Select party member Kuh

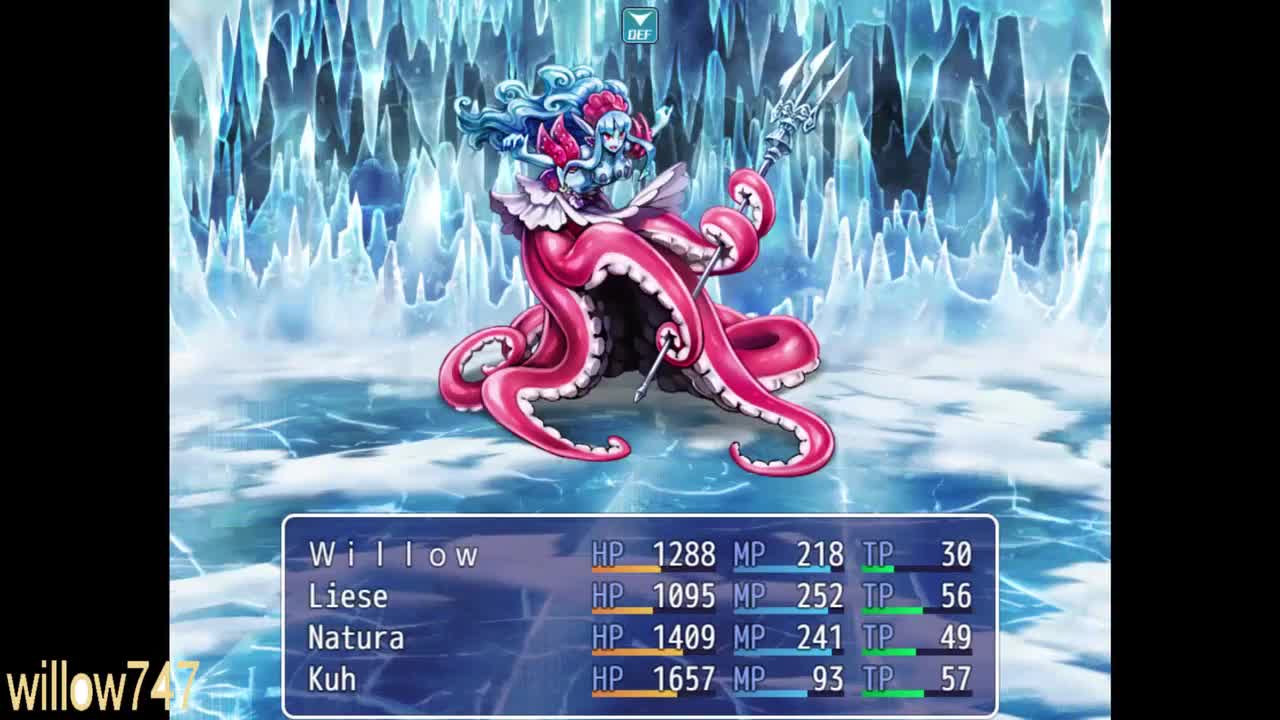pos(332,680)
